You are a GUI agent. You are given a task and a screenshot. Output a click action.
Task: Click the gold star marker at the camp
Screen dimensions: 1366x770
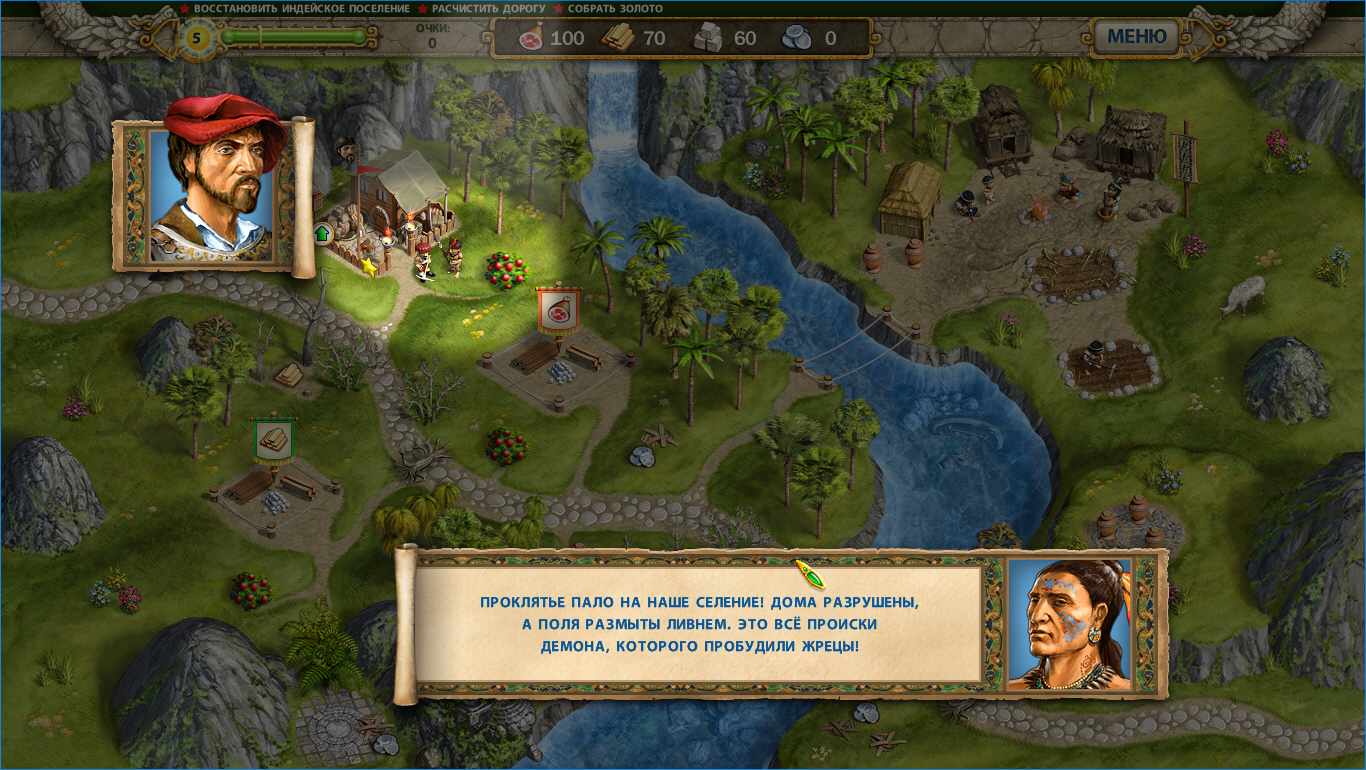369,267
